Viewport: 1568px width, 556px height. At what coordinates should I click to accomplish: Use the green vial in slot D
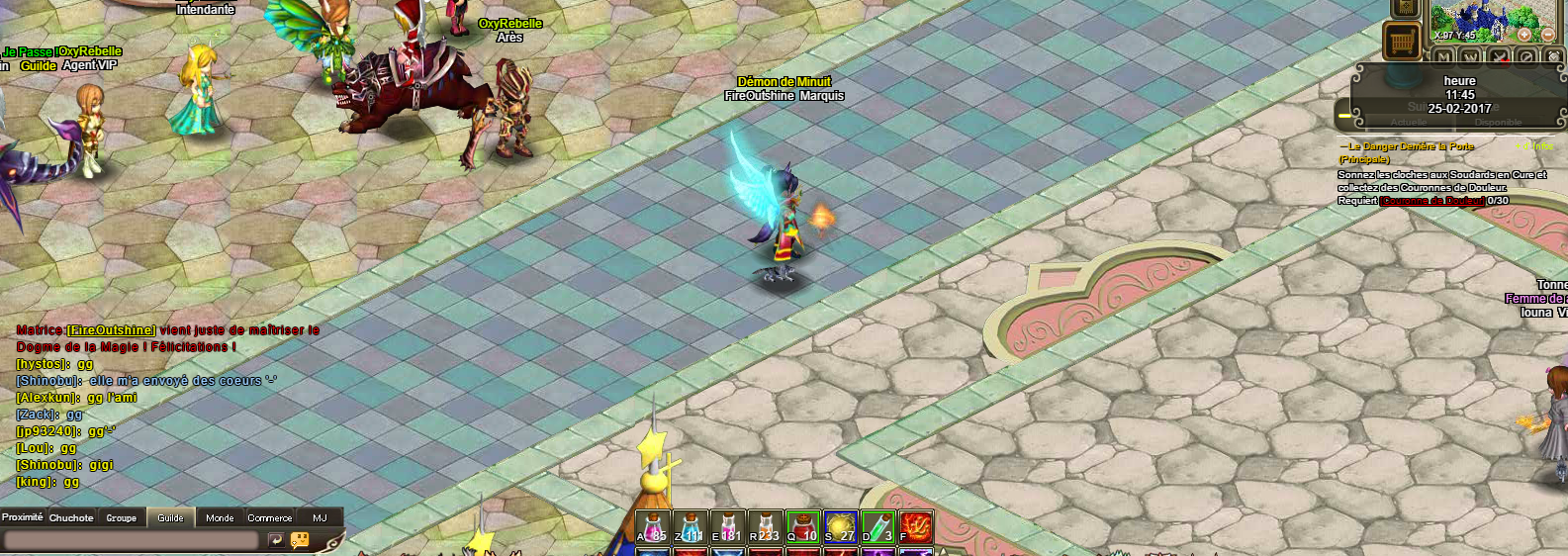(x=877, y=527)
